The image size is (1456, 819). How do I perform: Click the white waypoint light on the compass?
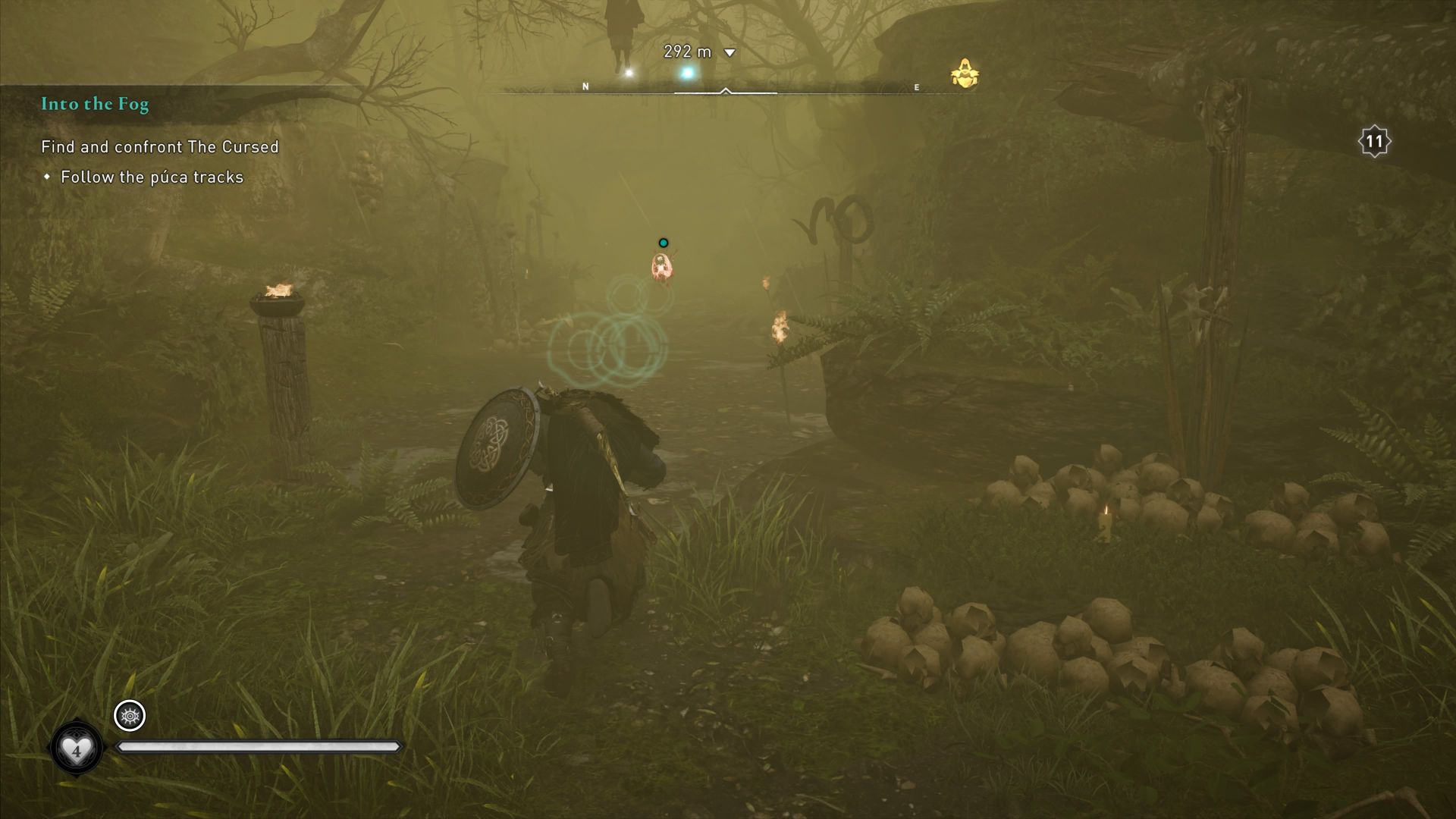[x=628, y=73]
